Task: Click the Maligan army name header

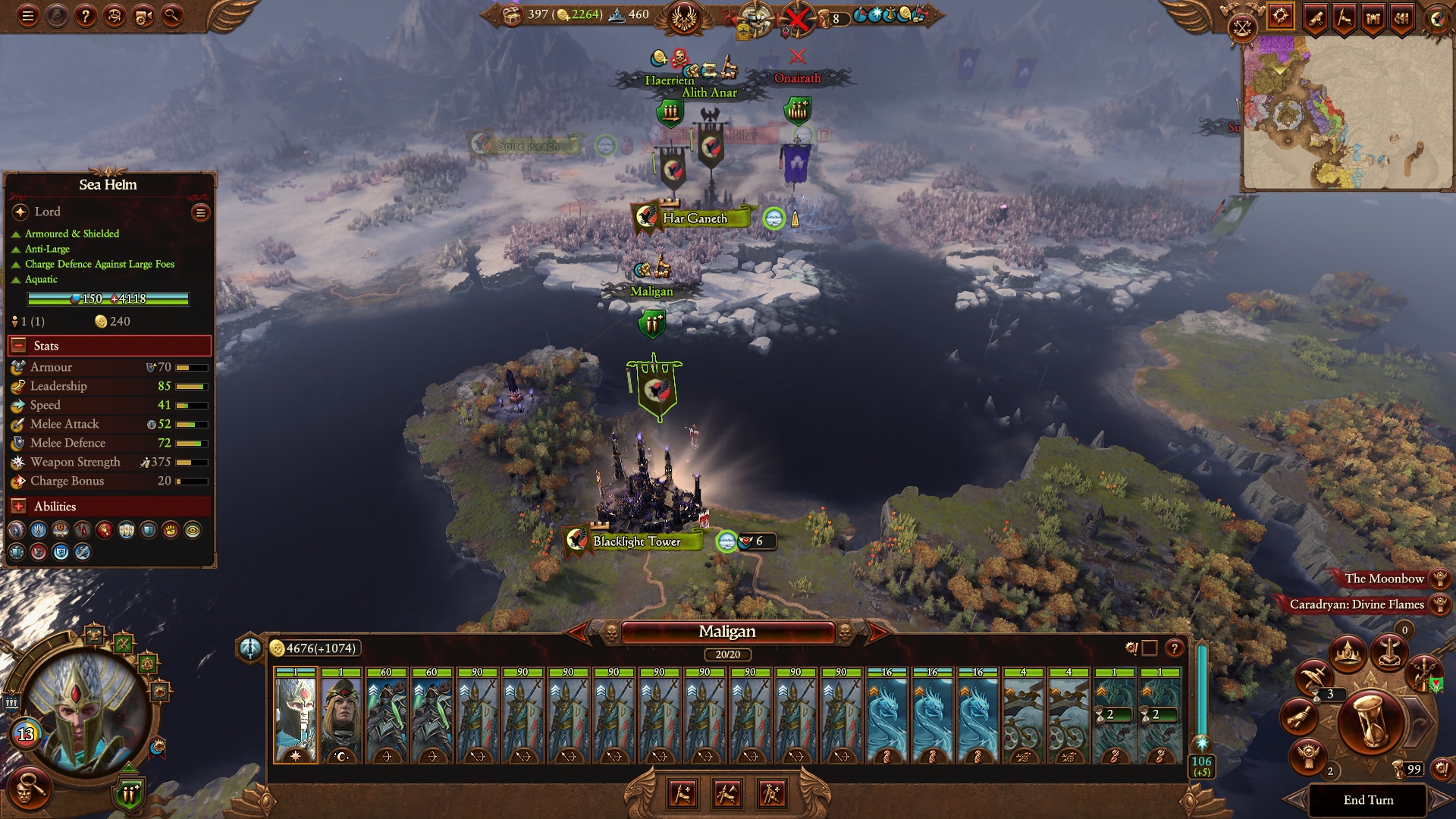Action: (x=728, y=631)
